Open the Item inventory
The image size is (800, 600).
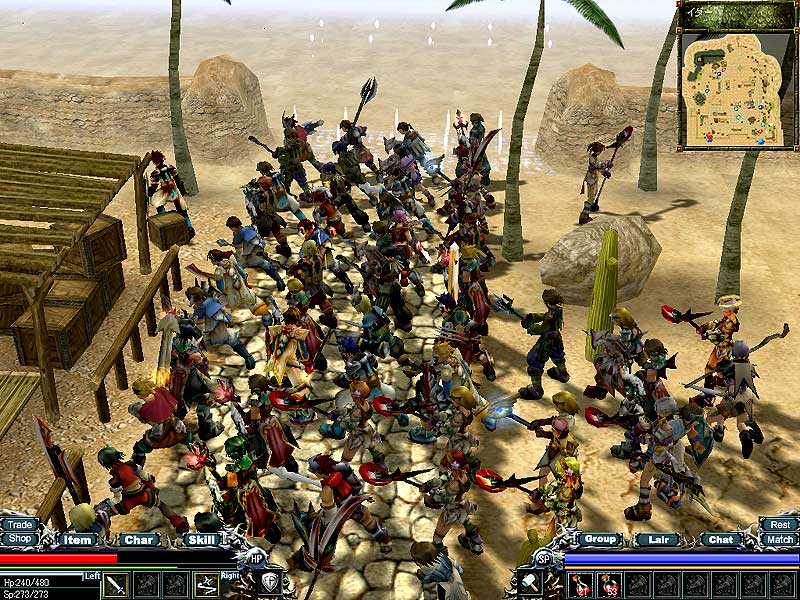coord(76,540)
